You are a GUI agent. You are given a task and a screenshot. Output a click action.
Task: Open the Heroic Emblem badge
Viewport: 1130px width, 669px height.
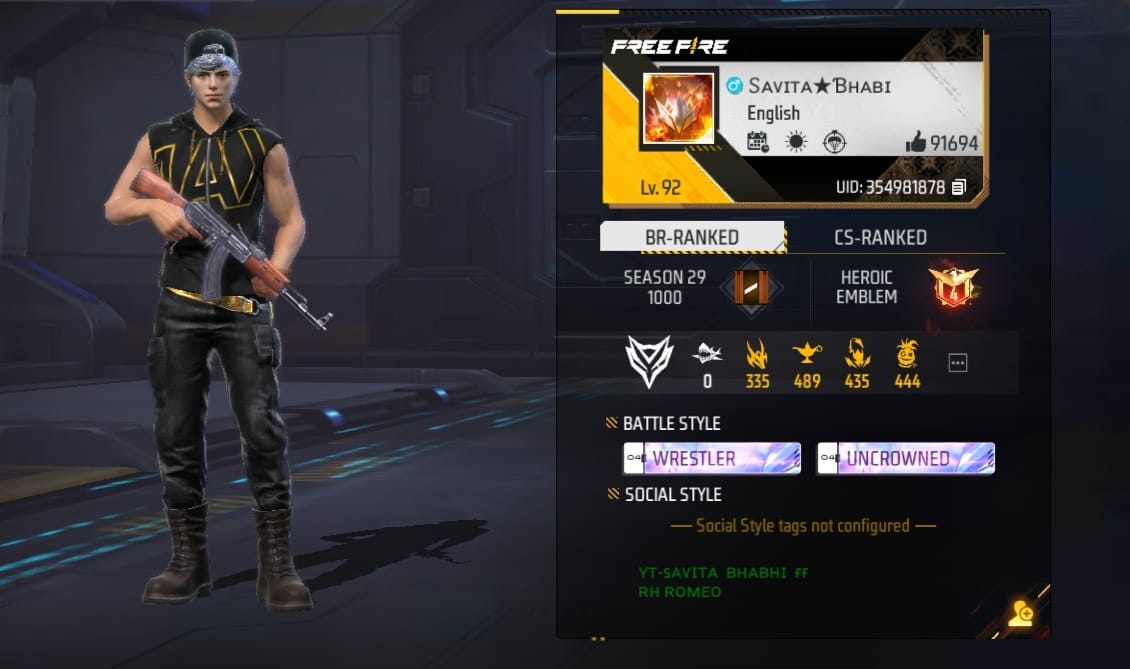click(x=952, y=287)
